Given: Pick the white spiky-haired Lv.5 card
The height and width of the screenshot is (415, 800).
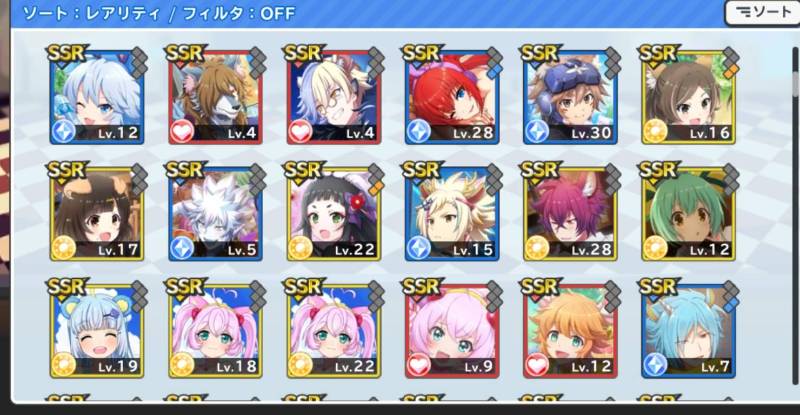Looking at the screenshot, I should click(214, 213).
